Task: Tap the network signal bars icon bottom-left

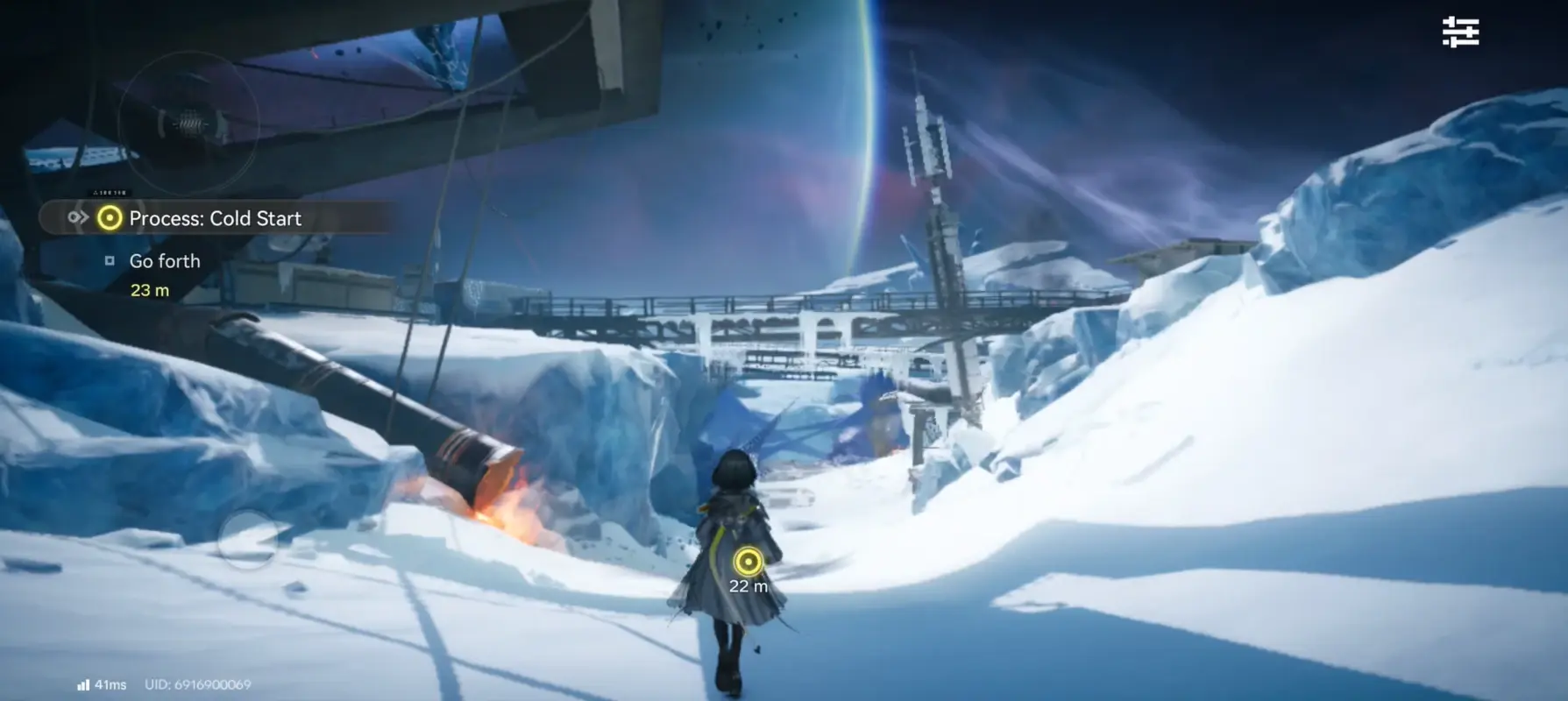Action: point(83,683)
